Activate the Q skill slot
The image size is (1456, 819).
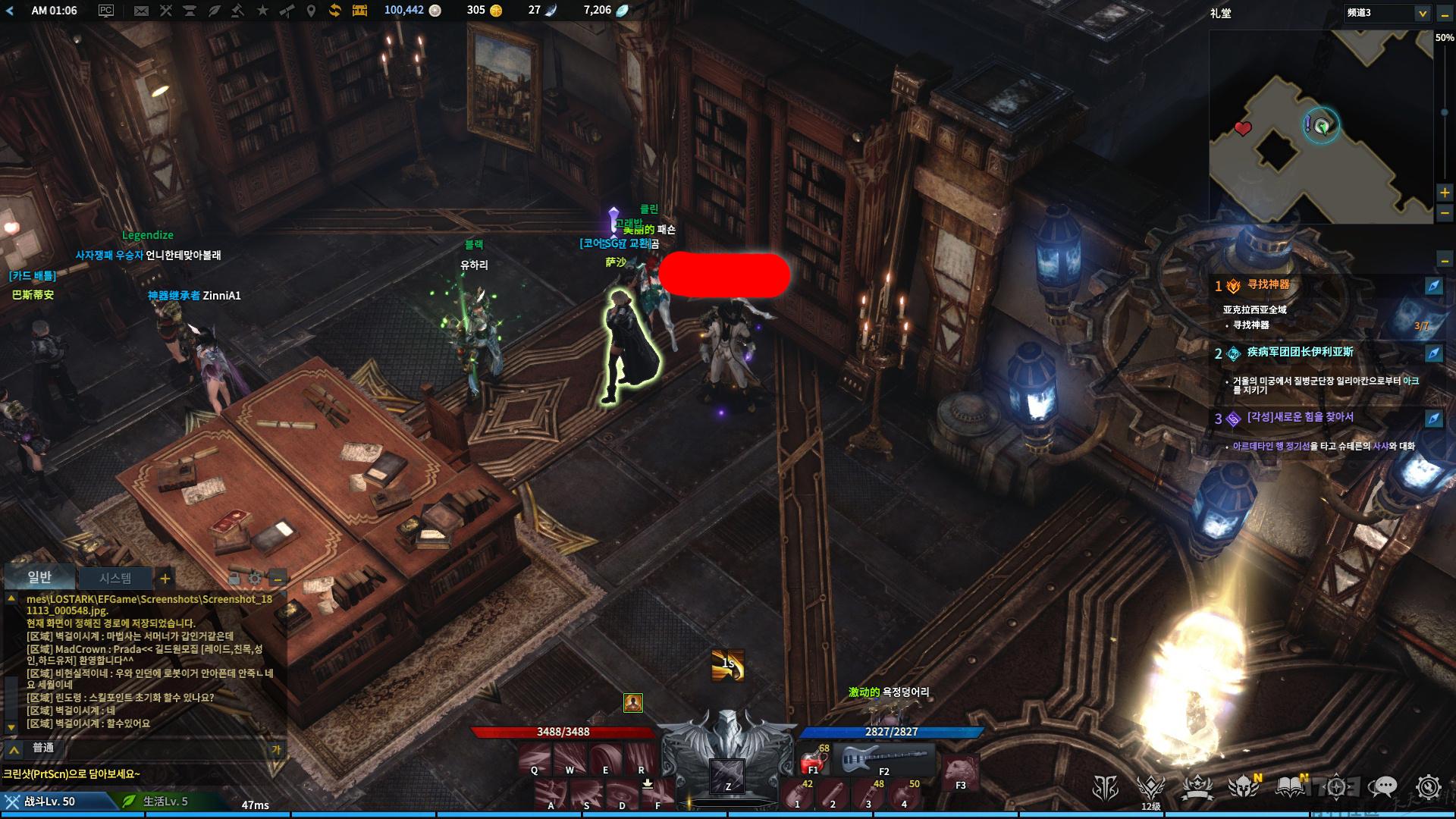(x=535, y=759)
